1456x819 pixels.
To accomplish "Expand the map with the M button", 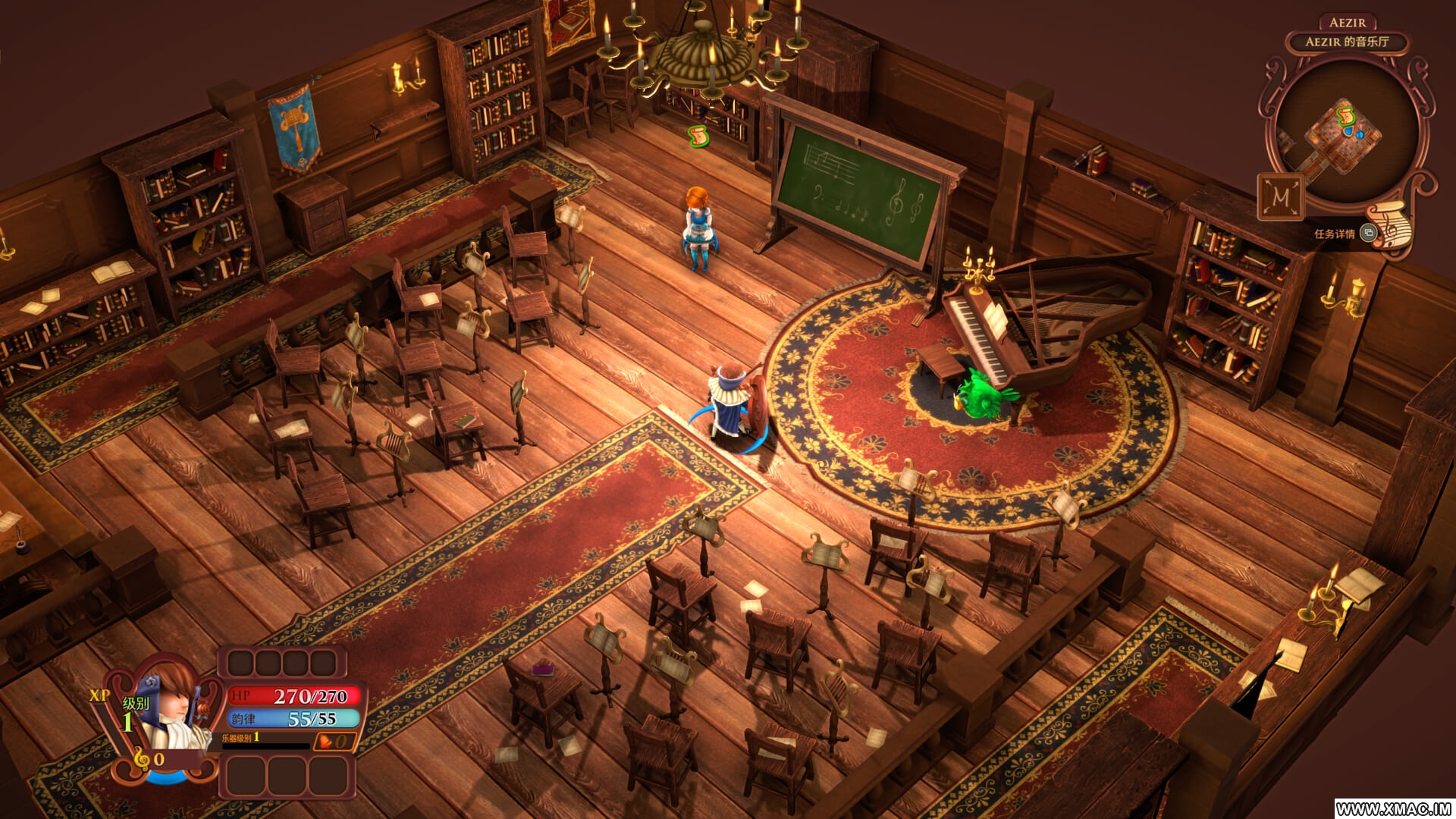I will (1281, 196).
